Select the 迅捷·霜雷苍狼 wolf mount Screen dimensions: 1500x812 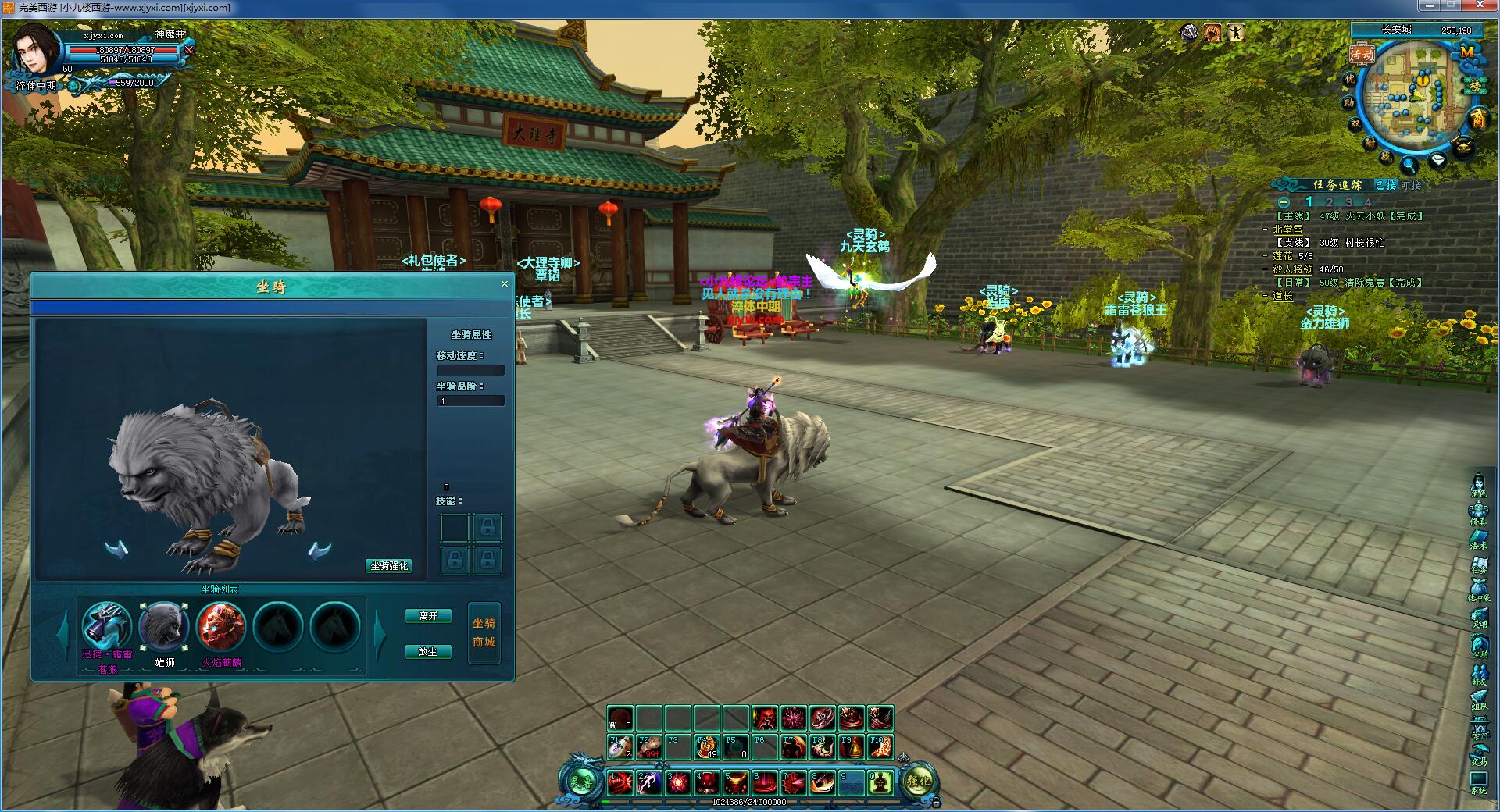[106, 626]
